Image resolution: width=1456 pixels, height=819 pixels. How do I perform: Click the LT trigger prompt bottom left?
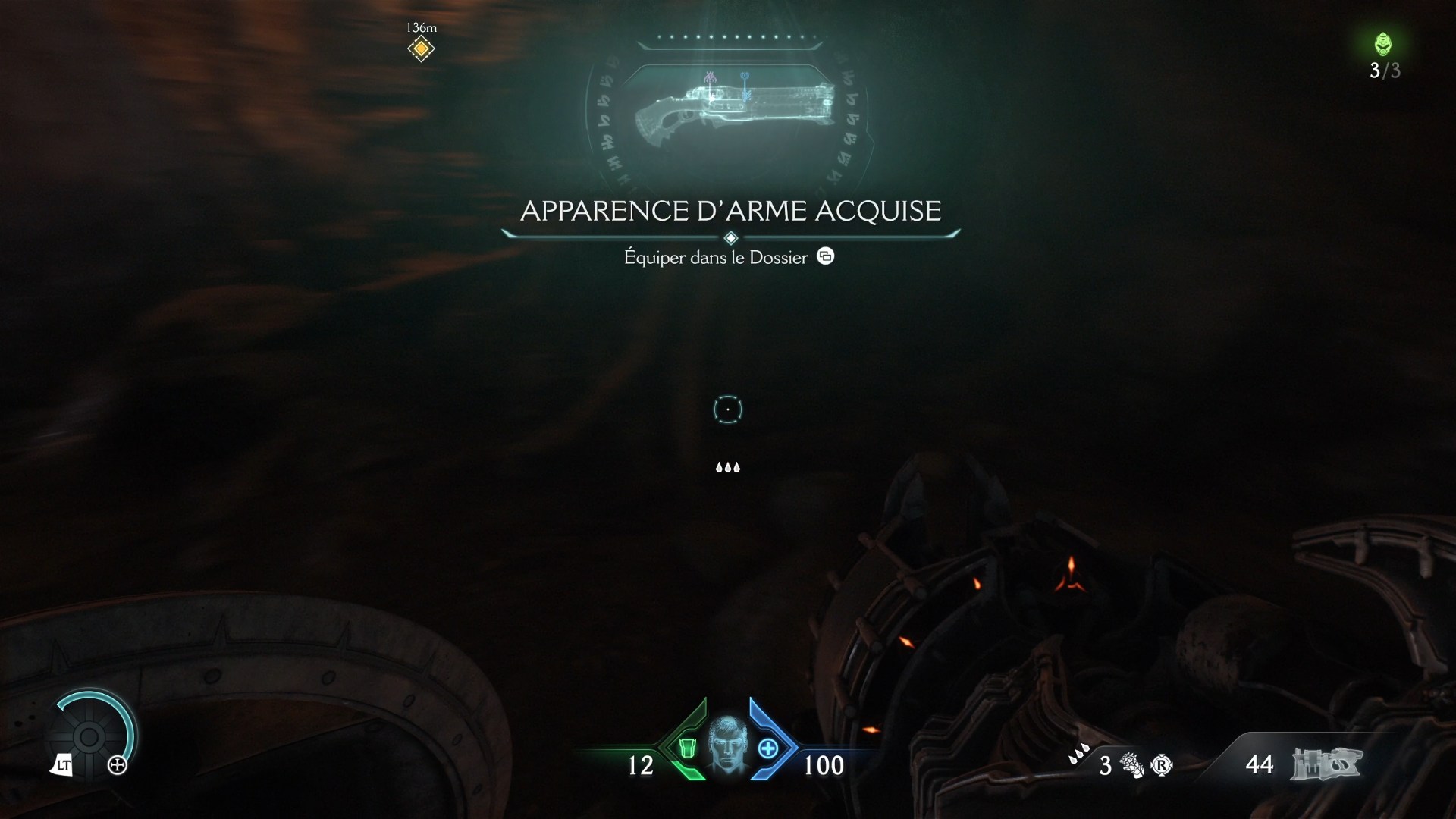[64, 765]
